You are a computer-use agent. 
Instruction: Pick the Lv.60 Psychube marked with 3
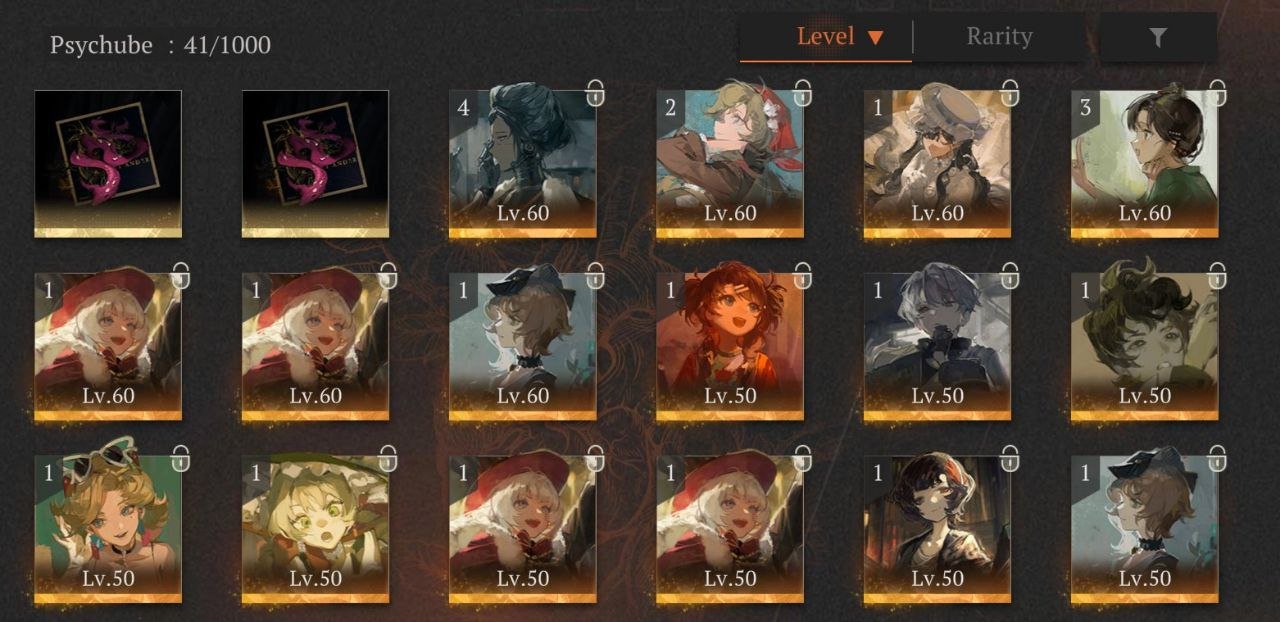pyautogui.click(x=1145, y=164)
